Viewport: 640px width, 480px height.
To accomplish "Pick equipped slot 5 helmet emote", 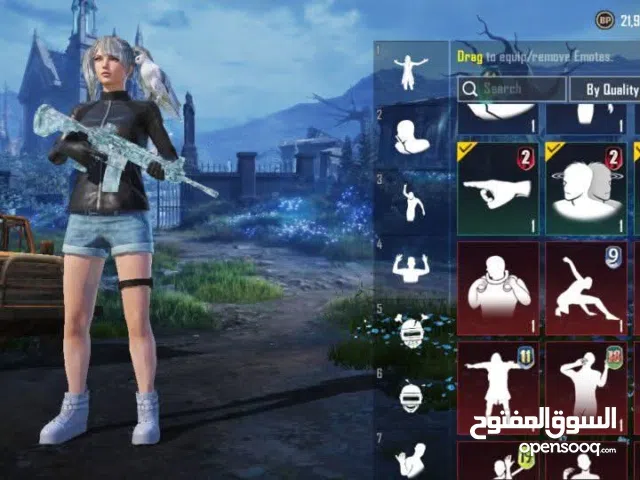I will coord(412,331).
